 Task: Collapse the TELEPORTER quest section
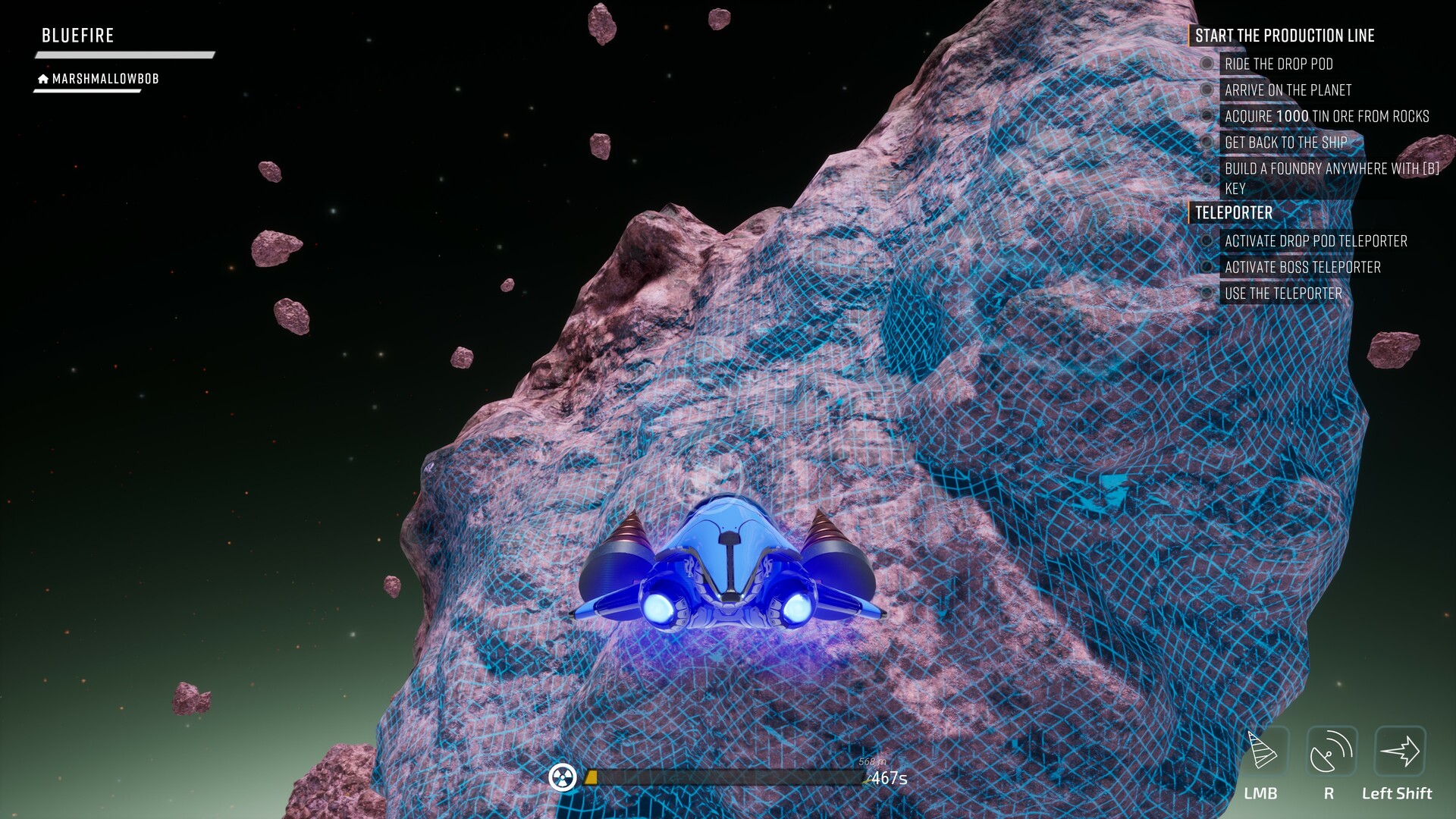click(x=1232, y=213)
